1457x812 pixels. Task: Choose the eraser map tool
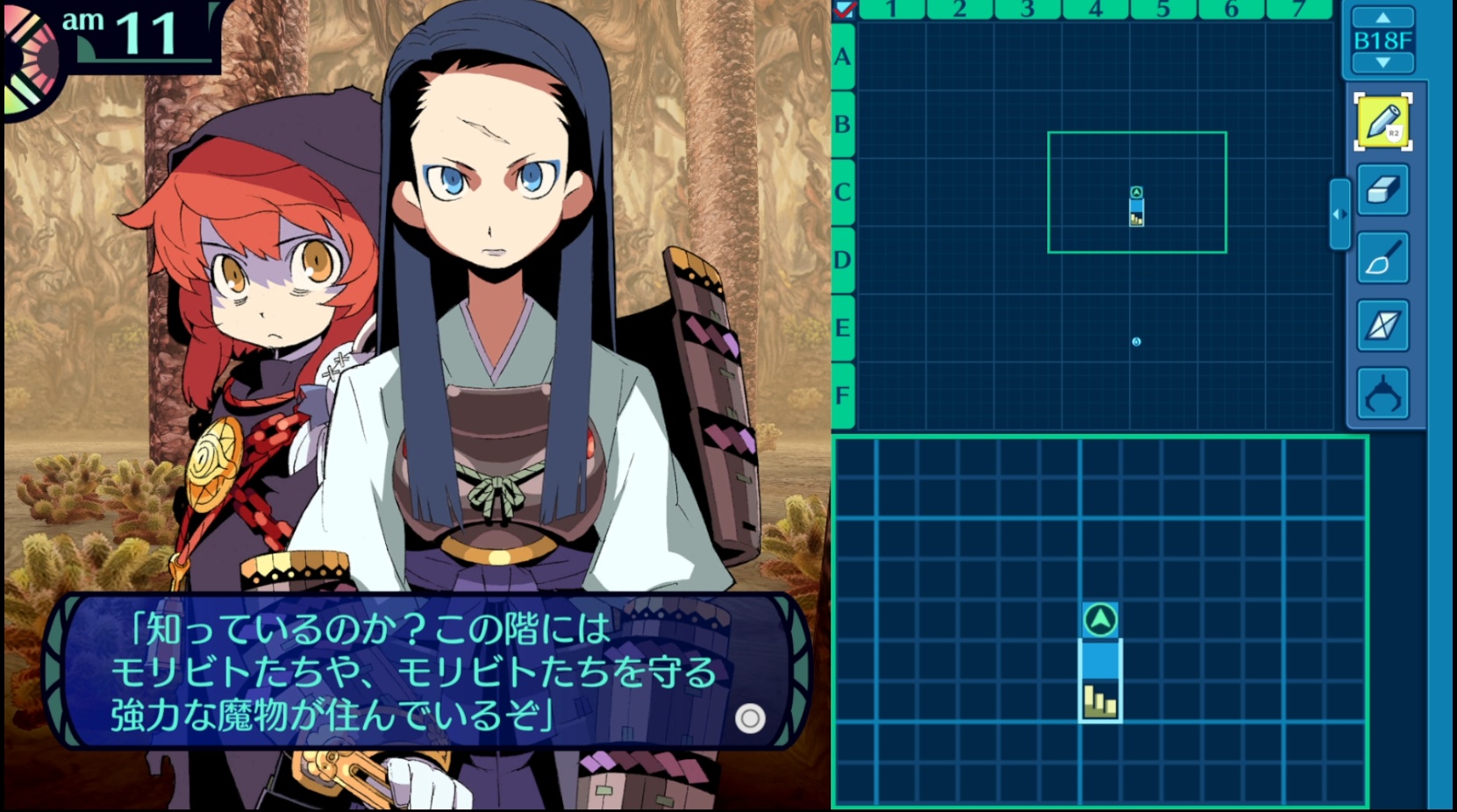[x=1382, y=189]
